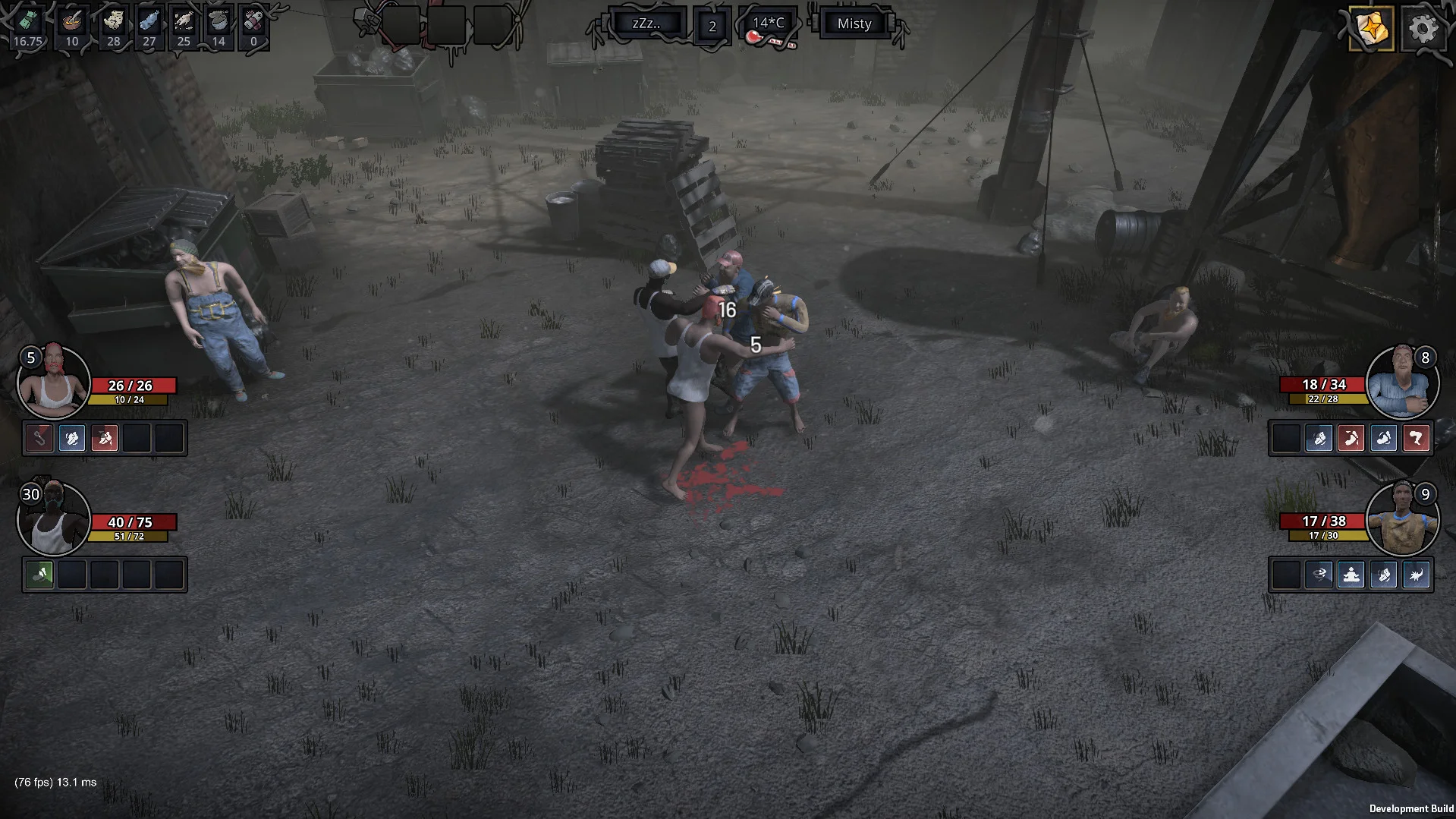Select the level 30 masked fighter portrait
This screenshot has height=819, width=1456.
tap(53, 519)
